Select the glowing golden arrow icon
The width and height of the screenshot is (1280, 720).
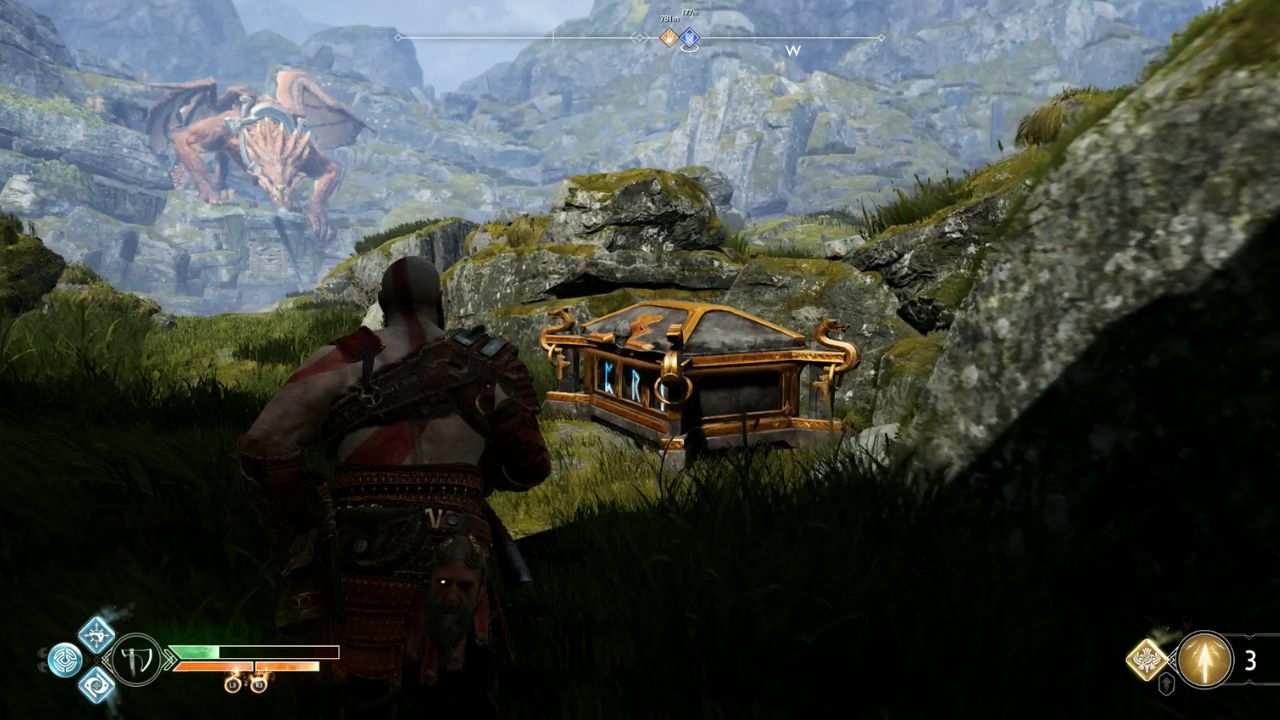tap(1204, 660)
